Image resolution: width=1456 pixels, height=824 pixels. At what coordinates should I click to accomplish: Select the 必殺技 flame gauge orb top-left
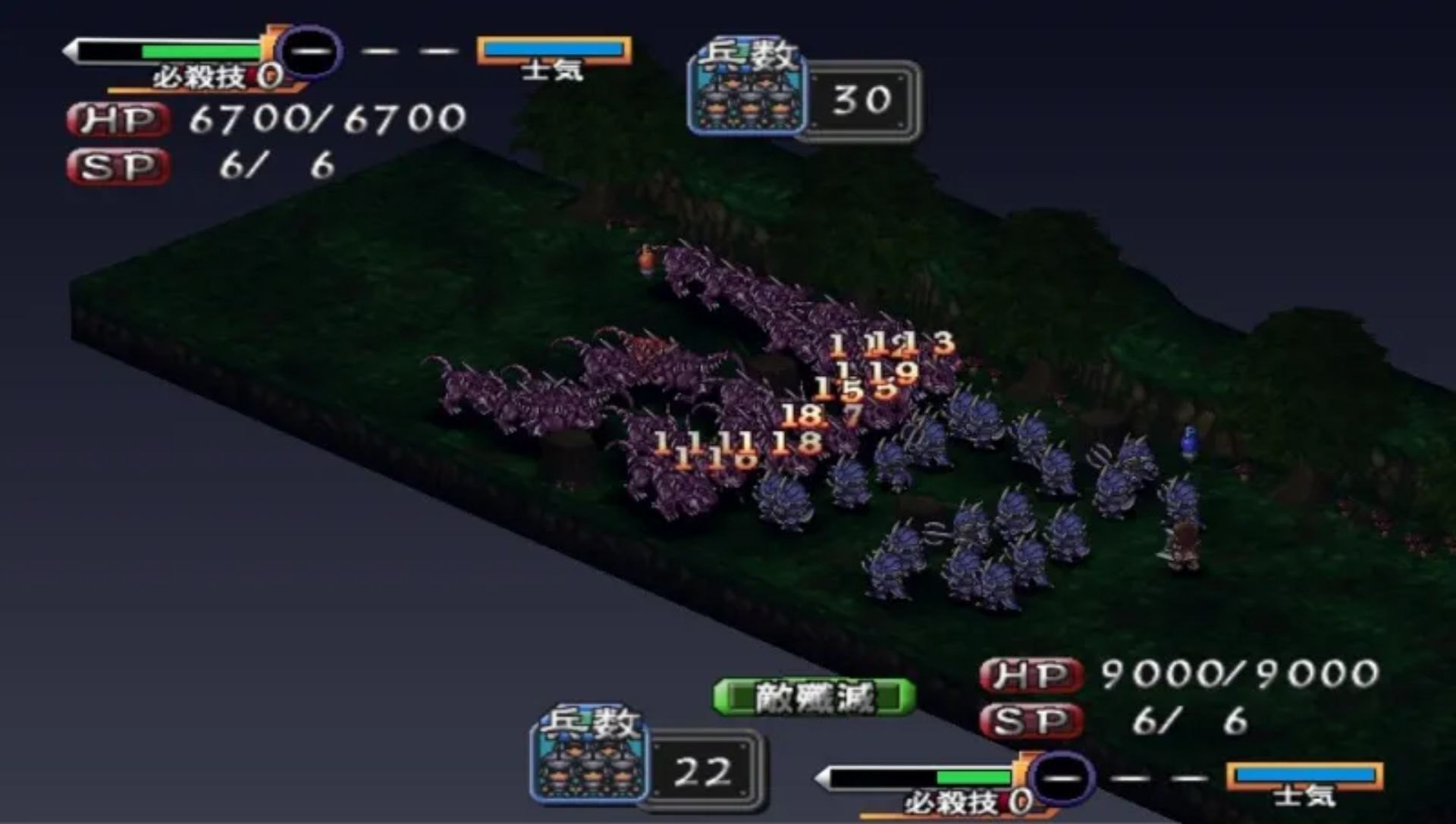(x=309, y=52)
